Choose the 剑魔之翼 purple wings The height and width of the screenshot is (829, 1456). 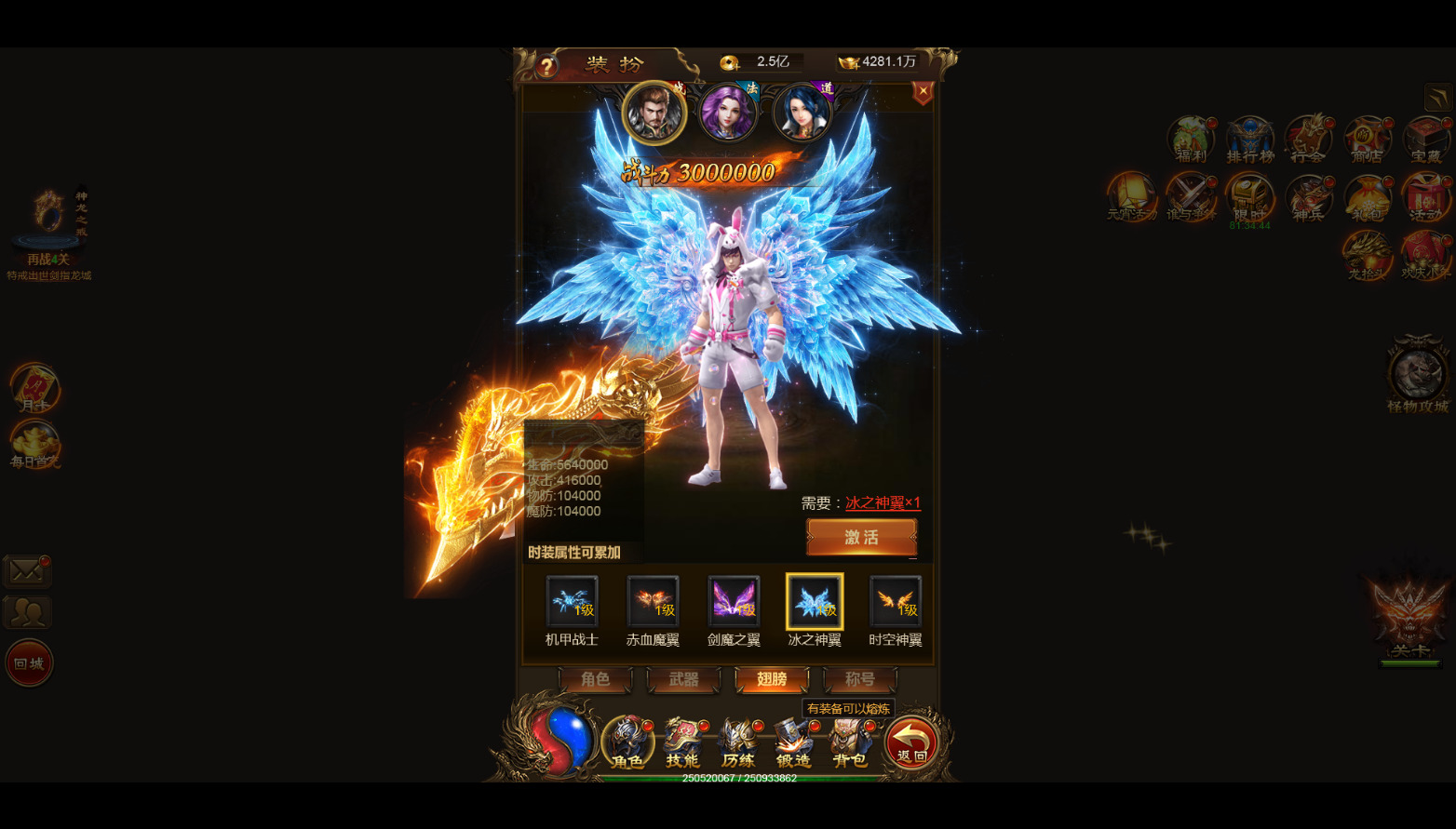(734, 601)
